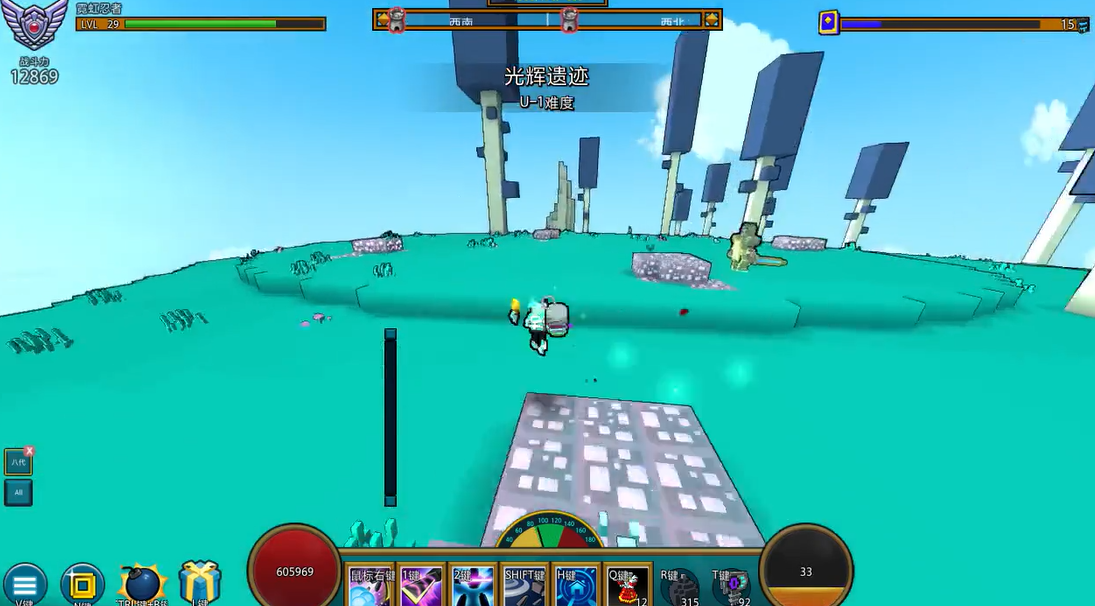Use the skill bound to key 1

click(x=421, y=587)
